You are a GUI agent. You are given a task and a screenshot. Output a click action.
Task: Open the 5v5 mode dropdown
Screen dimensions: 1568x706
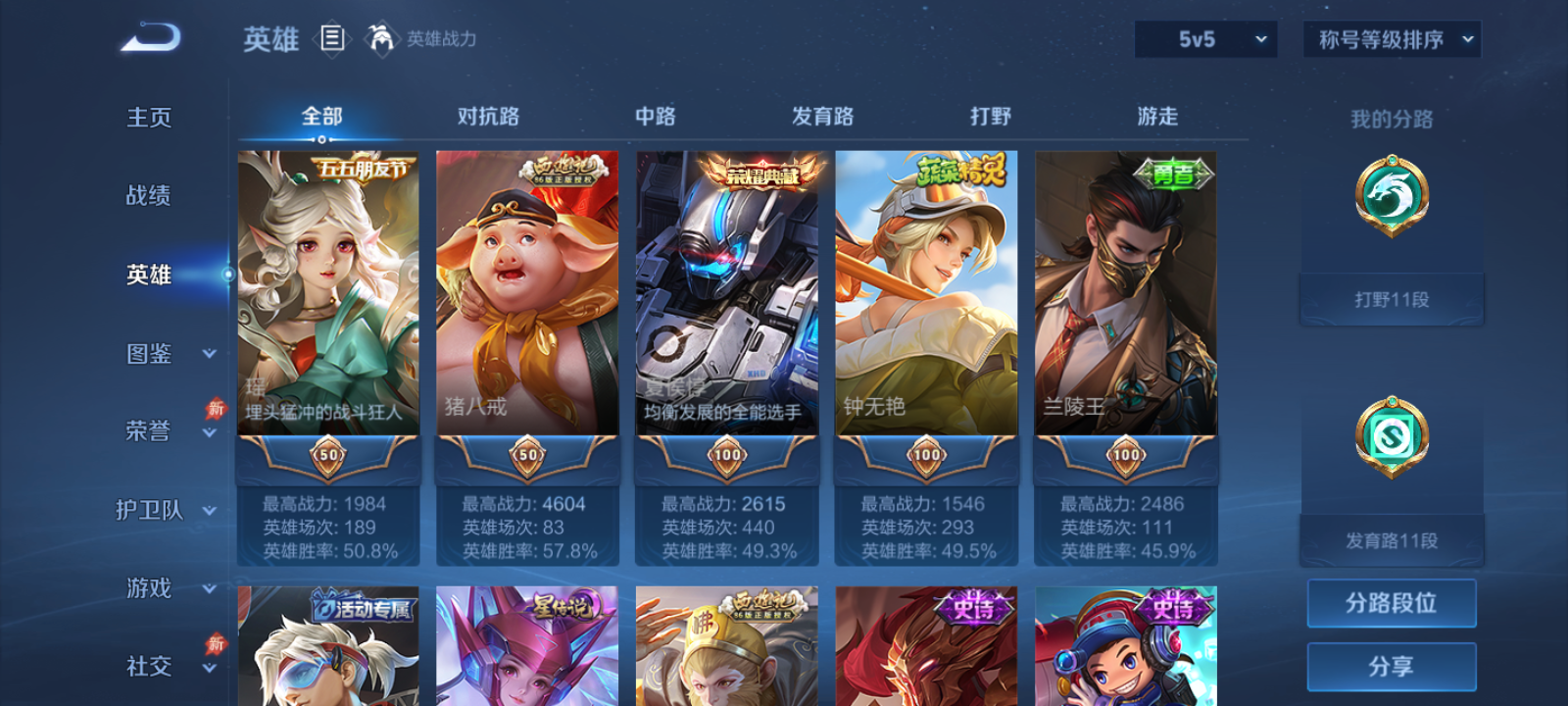[x=1205, y=40]
